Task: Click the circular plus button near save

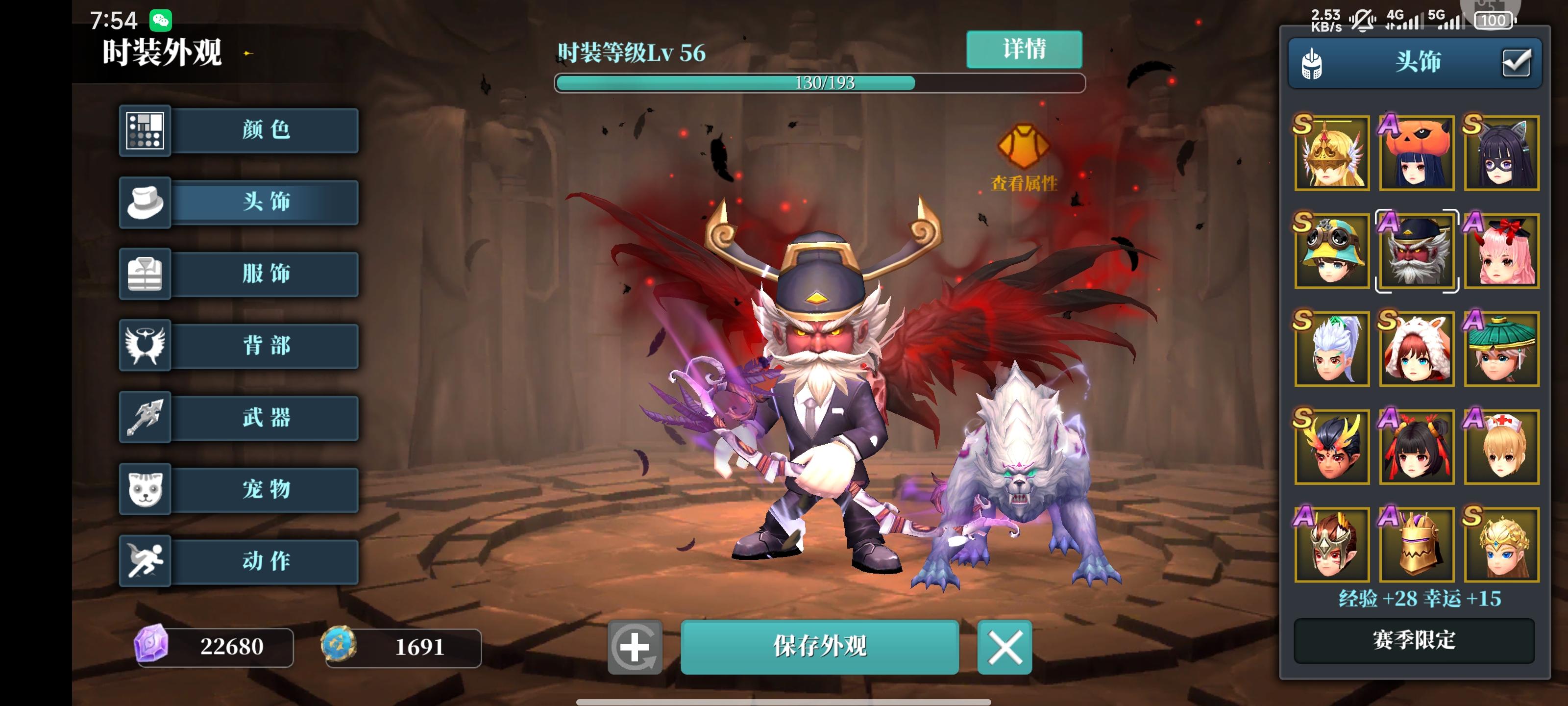Action: 635,648
